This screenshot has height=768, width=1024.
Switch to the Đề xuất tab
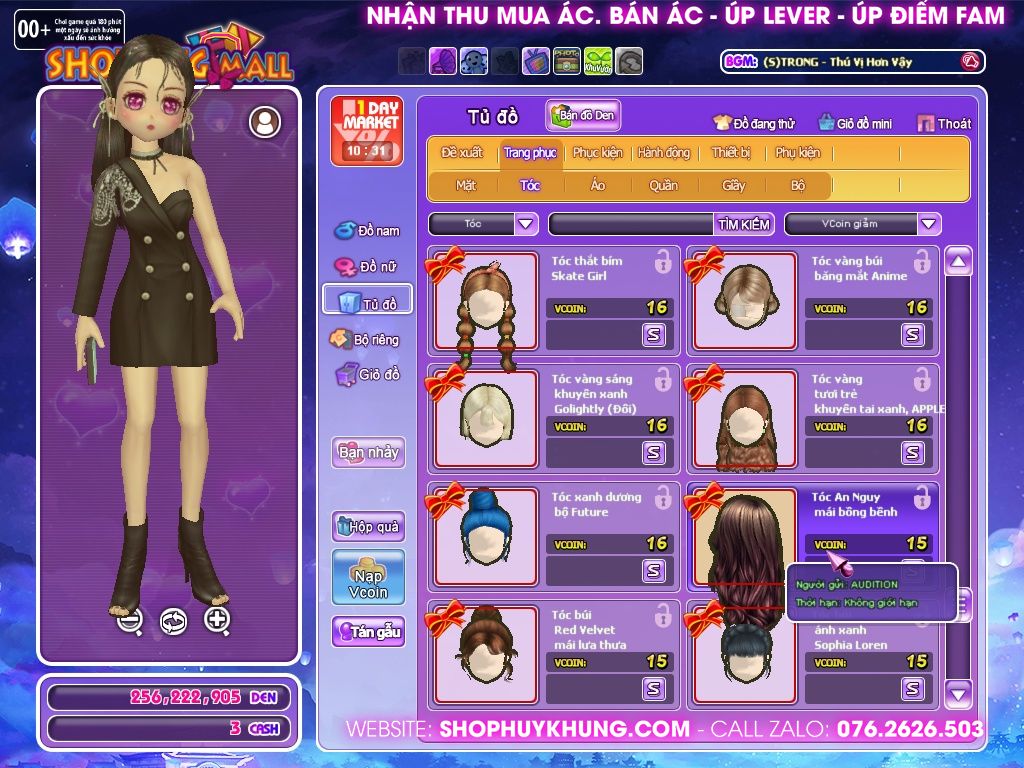(461, 153)
